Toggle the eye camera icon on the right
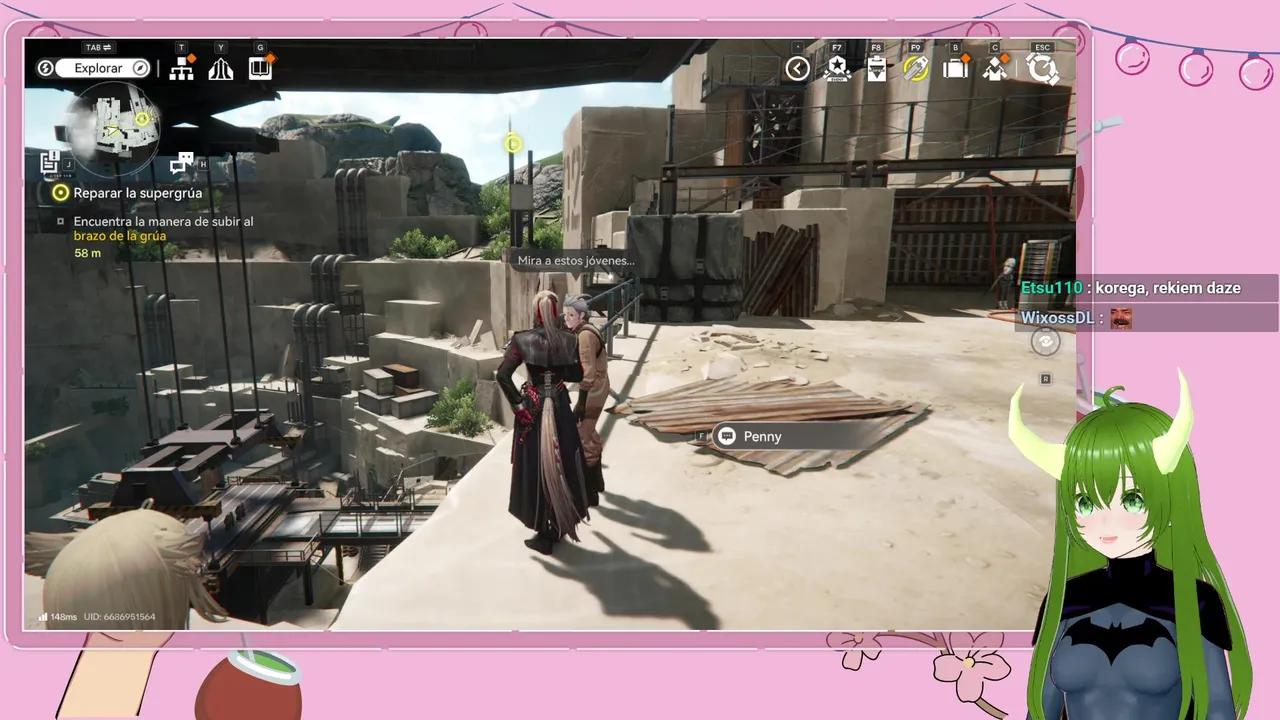1280x720 pixels. tap(1044, 341)
